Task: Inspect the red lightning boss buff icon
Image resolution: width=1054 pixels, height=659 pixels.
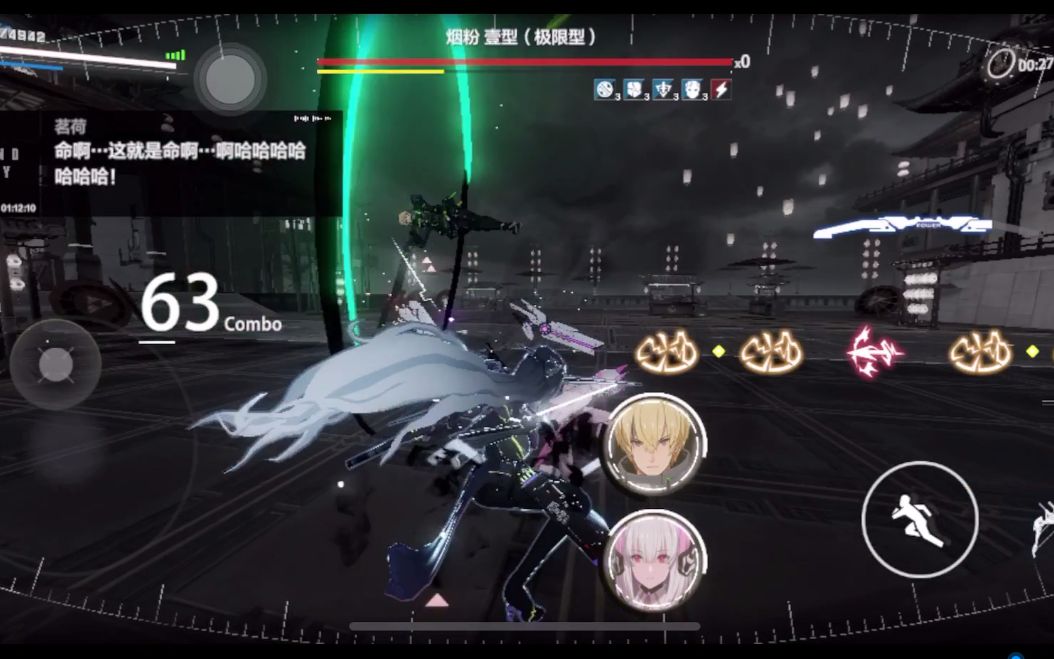Action: [x=720, y=90]
